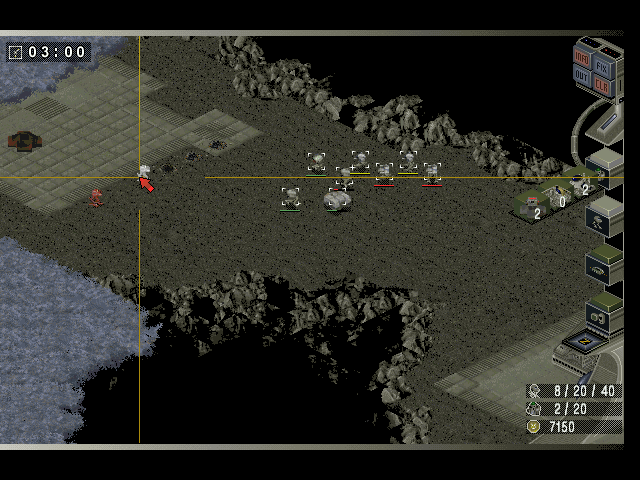Image resolution: width=640 pixels, height=480 pixels.
Task: Select the large selected tank unit
Action: [338, 200]
